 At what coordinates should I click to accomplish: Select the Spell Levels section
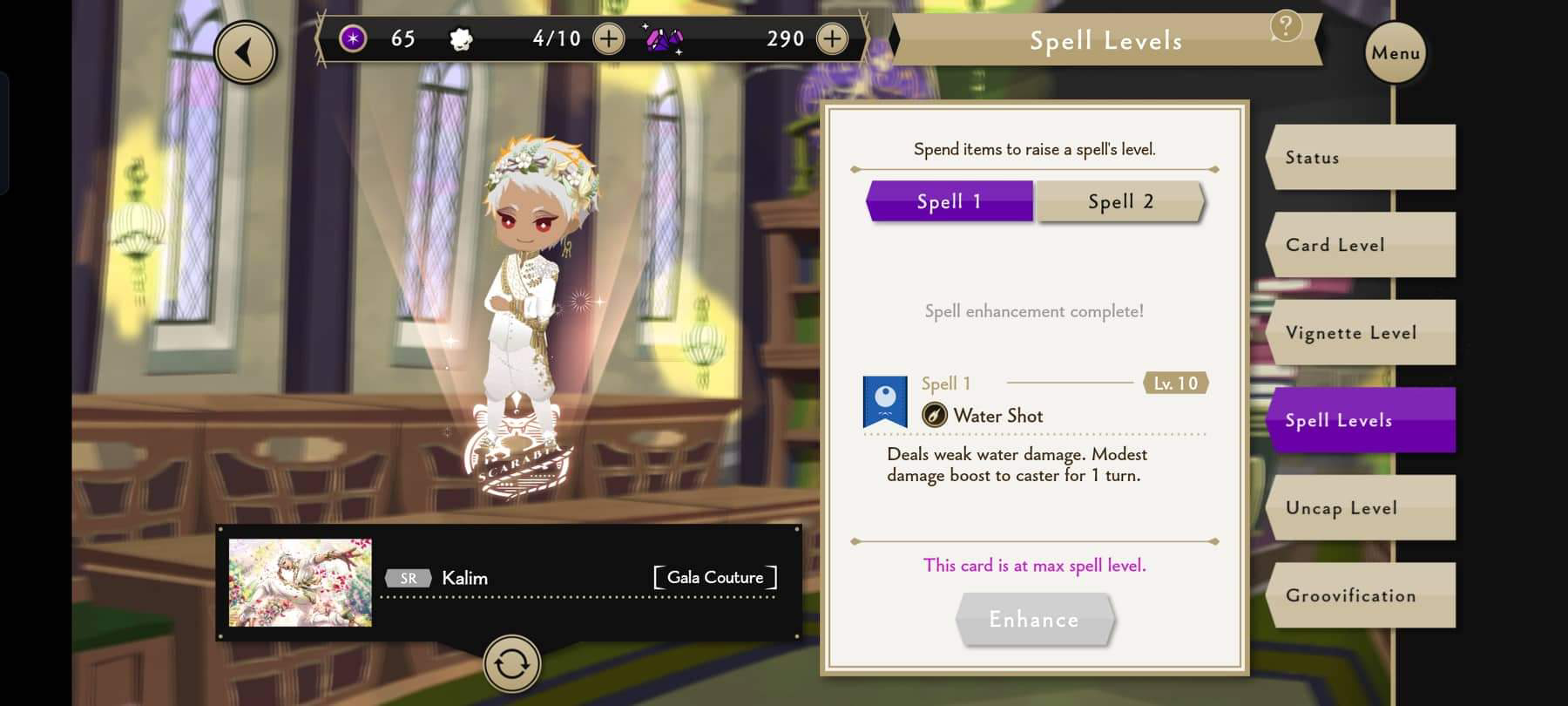pyautogui.click(x=1361, y=420)
